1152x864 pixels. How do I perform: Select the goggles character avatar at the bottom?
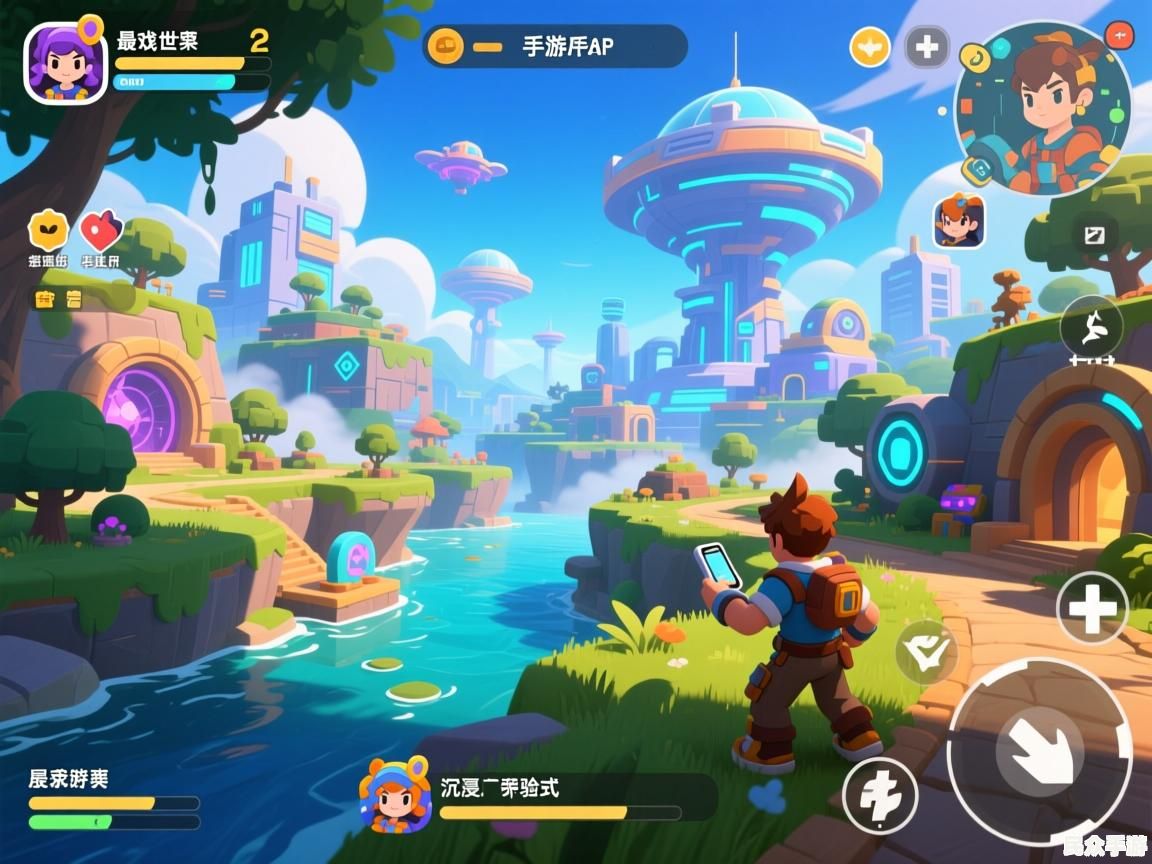click(x=395, y=795)
